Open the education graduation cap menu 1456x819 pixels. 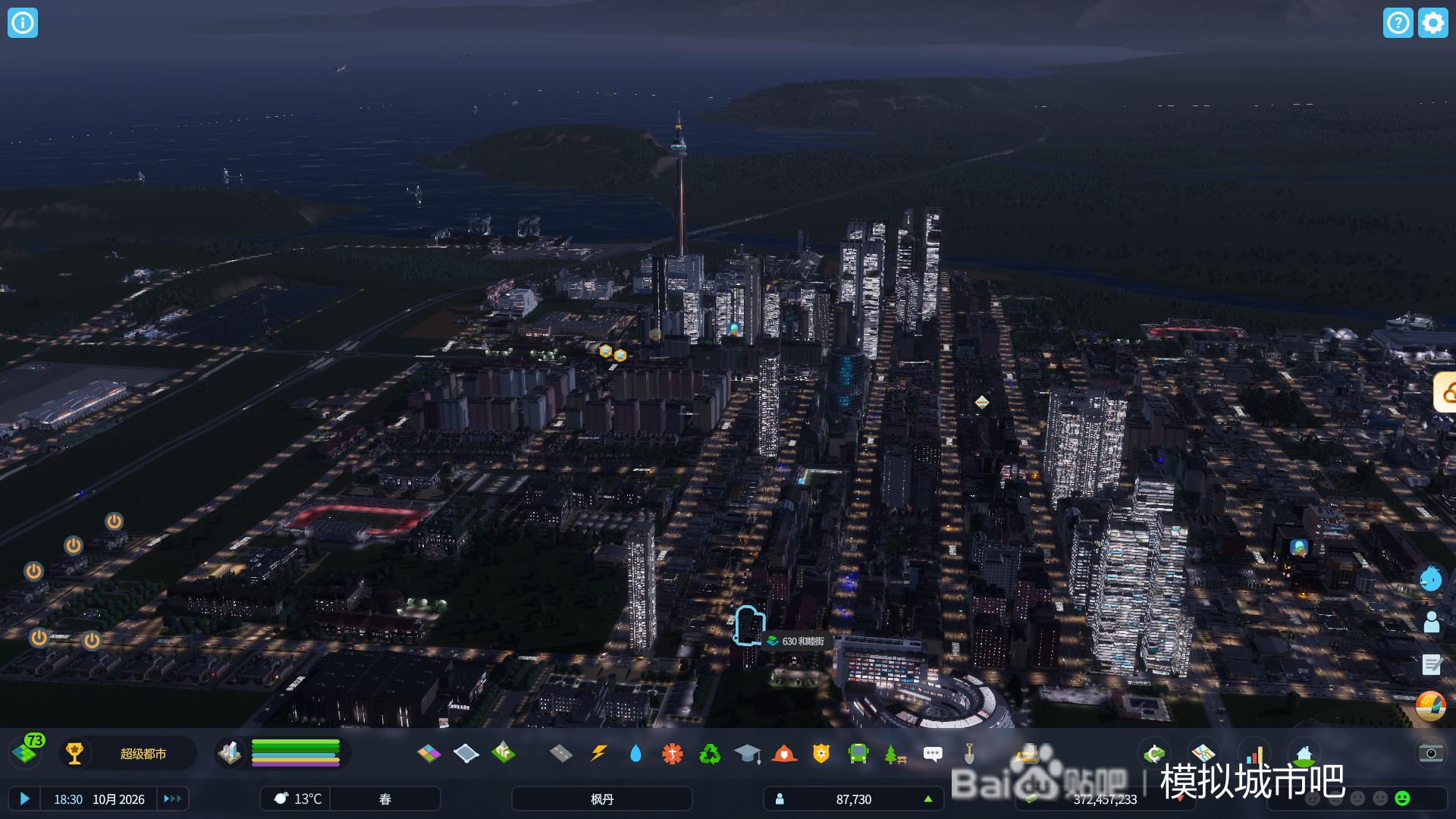(747, 753)
